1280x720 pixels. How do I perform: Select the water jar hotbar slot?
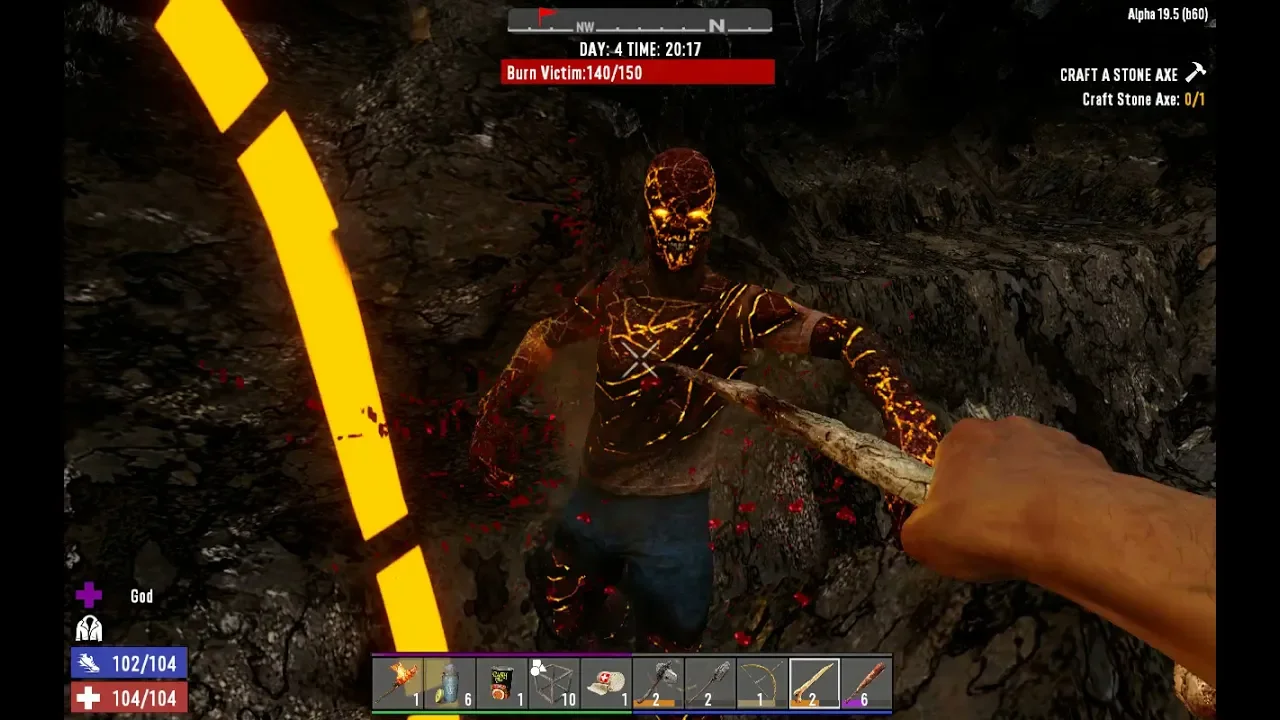450,684
